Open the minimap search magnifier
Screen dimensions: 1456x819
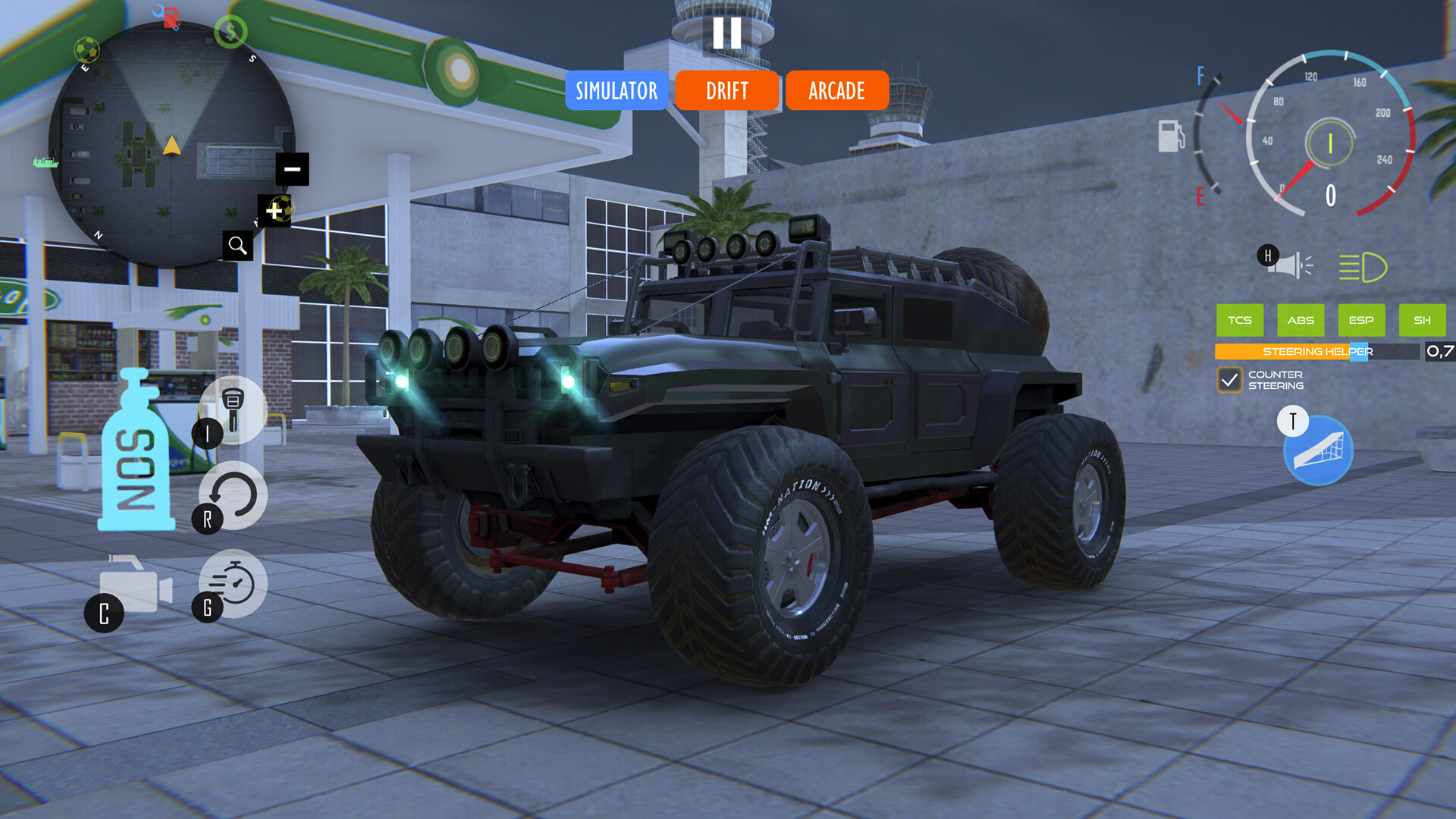point(238,245)
